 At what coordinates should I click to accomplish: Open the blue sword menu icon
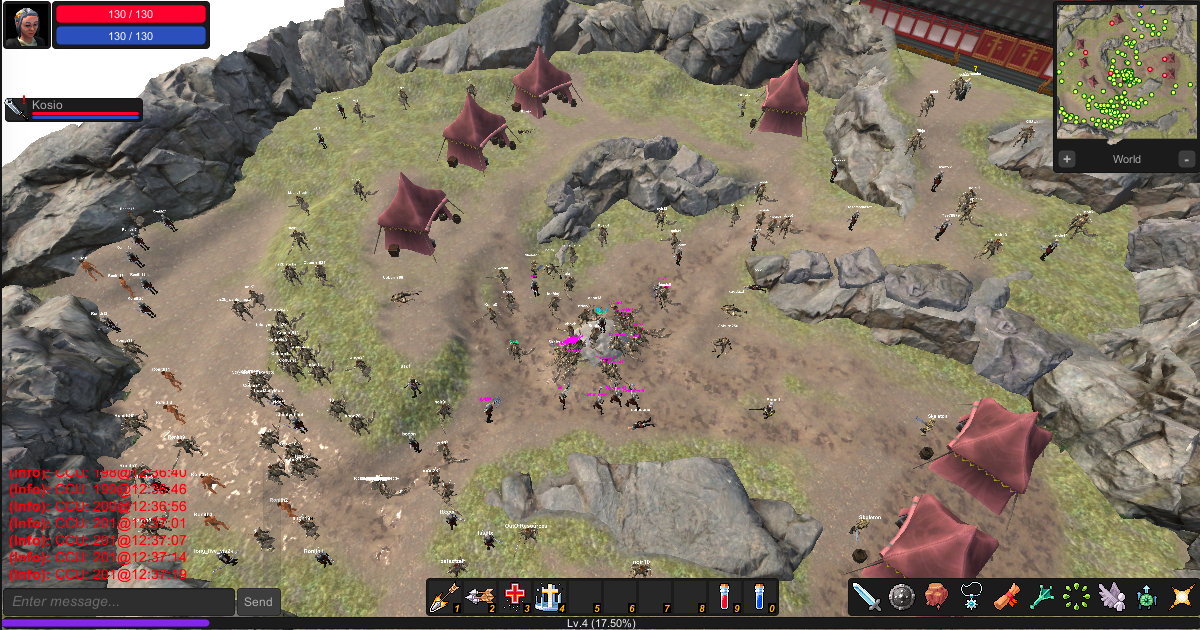866,597
